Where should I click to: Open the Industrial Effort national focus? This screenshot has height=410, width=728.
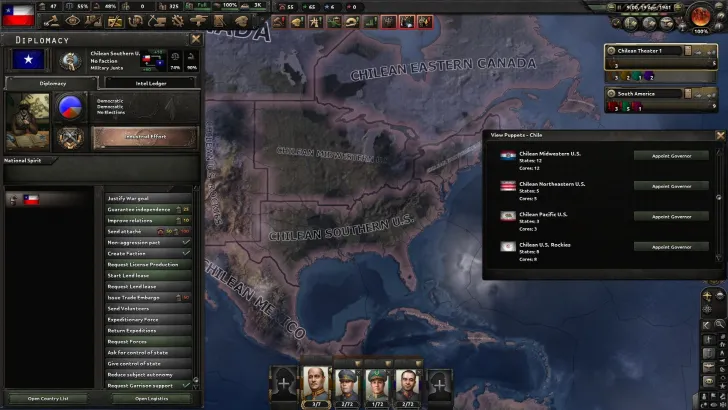[x=144, y=137]
